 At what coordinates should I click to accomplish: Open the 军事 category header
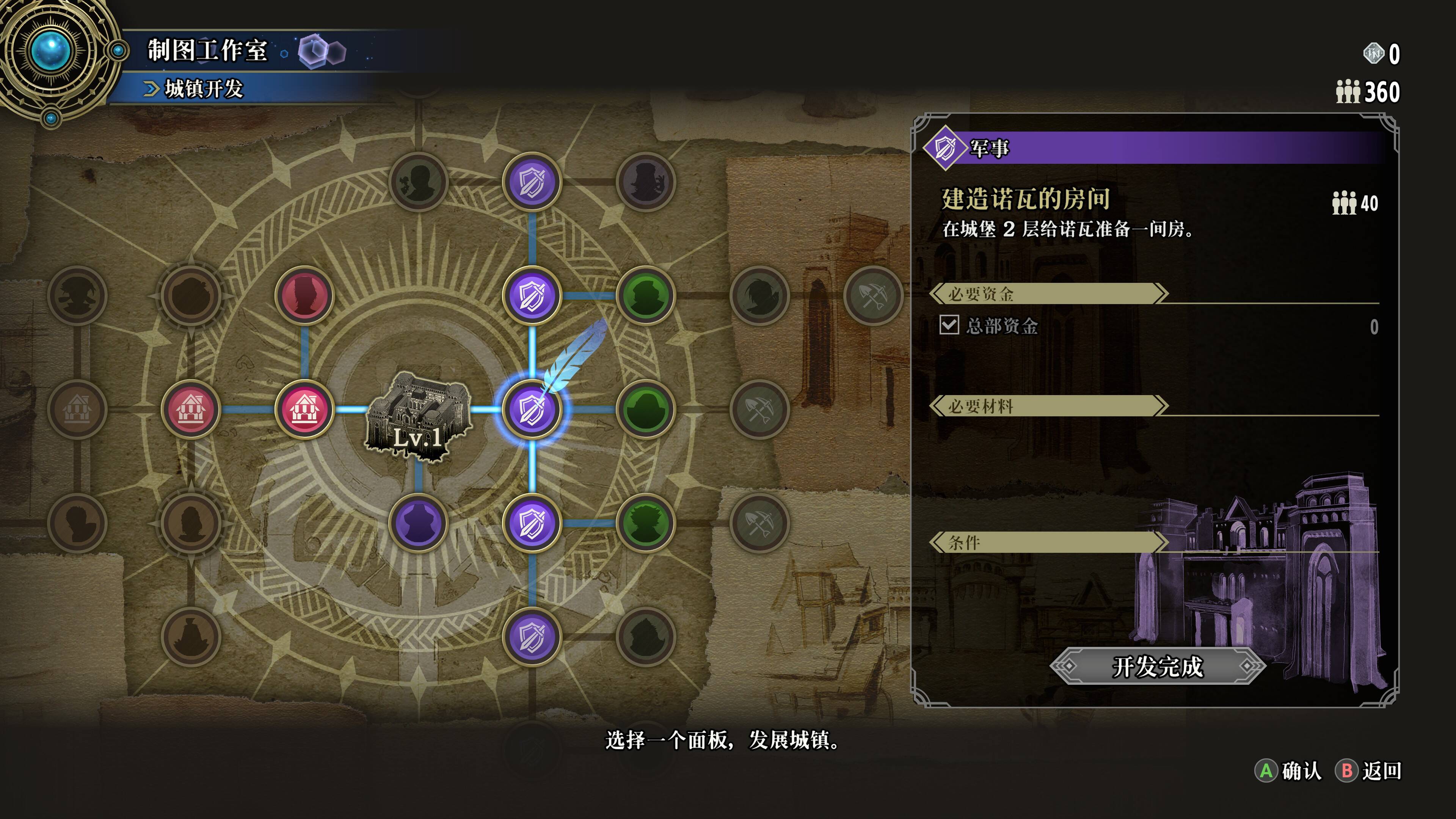click(x=989, y=148)
